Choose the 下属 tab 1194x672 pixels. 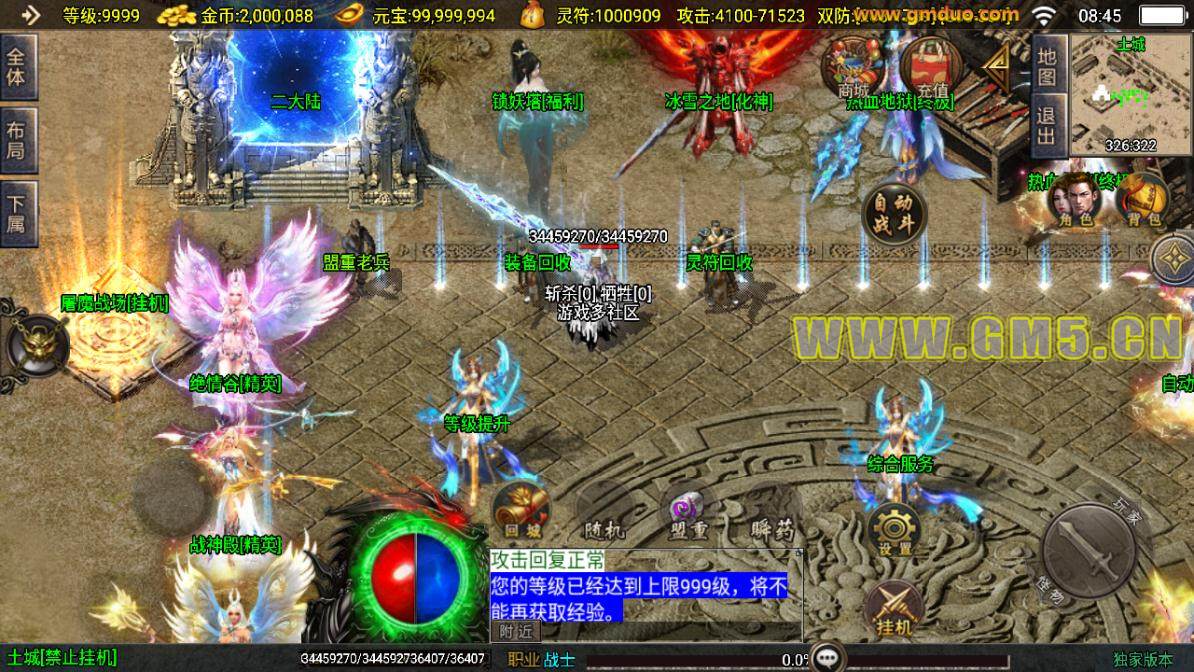click(x=17, y=212)
